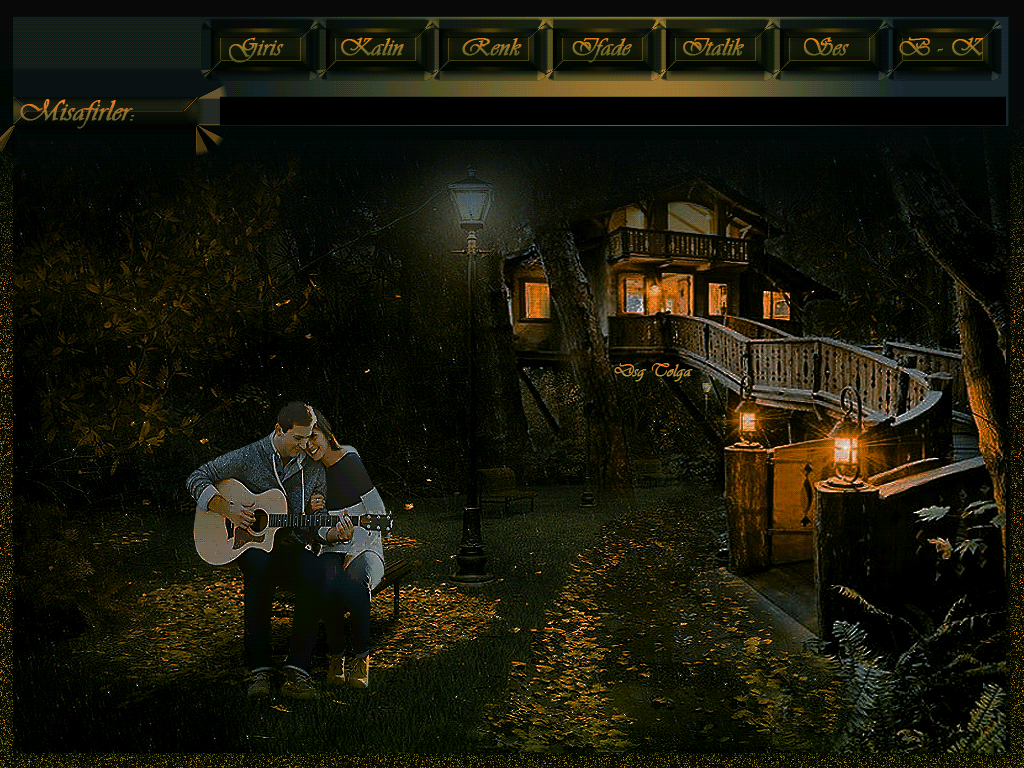Open the Renk color option
This screenshot has width=1024, height=768.
488,48
